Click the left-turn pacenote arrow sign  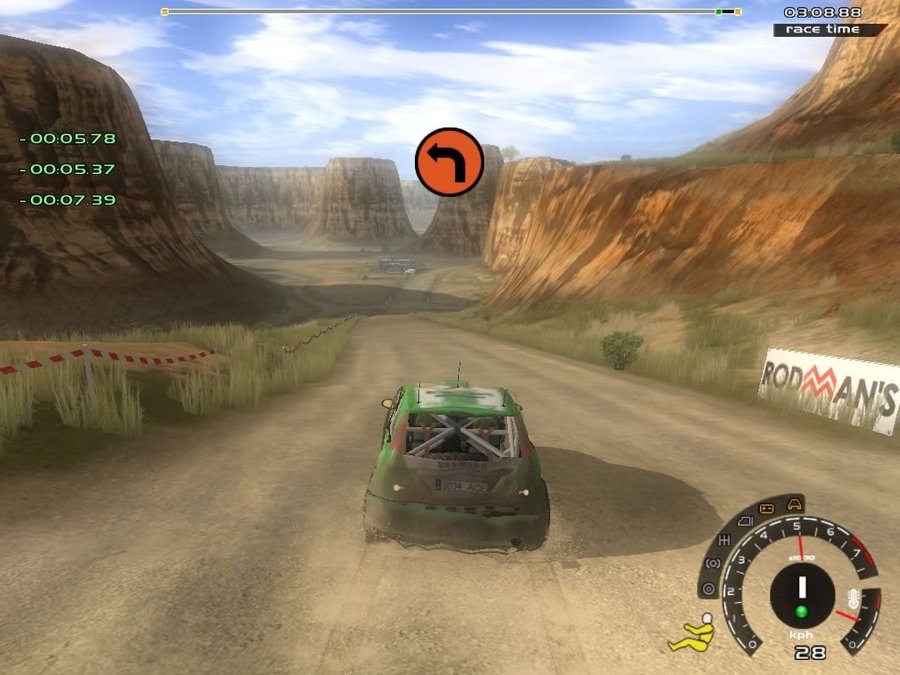(449, 162)
